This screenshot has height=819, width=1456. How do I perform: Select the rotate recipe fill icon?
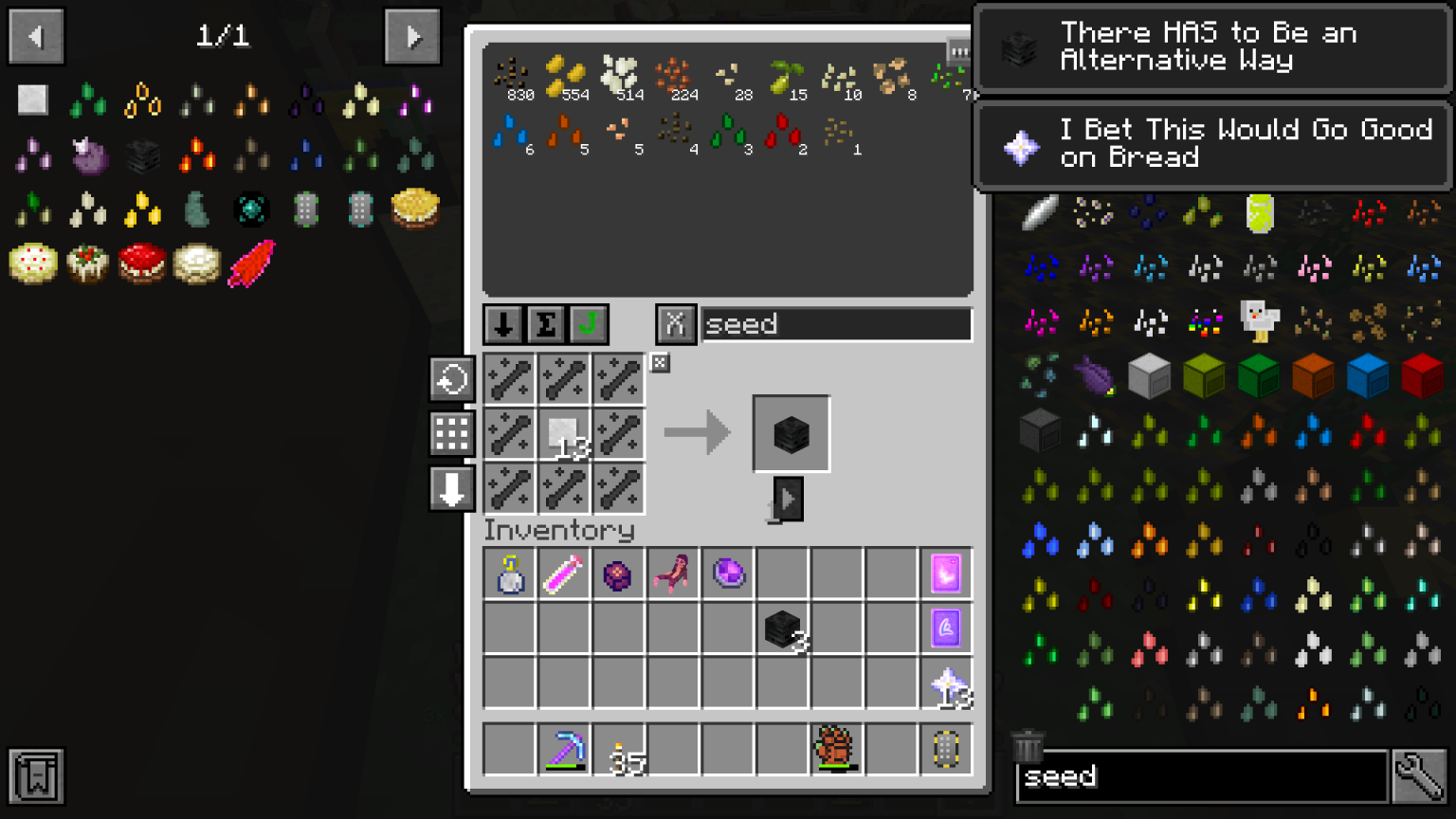(x=451, y=378)
